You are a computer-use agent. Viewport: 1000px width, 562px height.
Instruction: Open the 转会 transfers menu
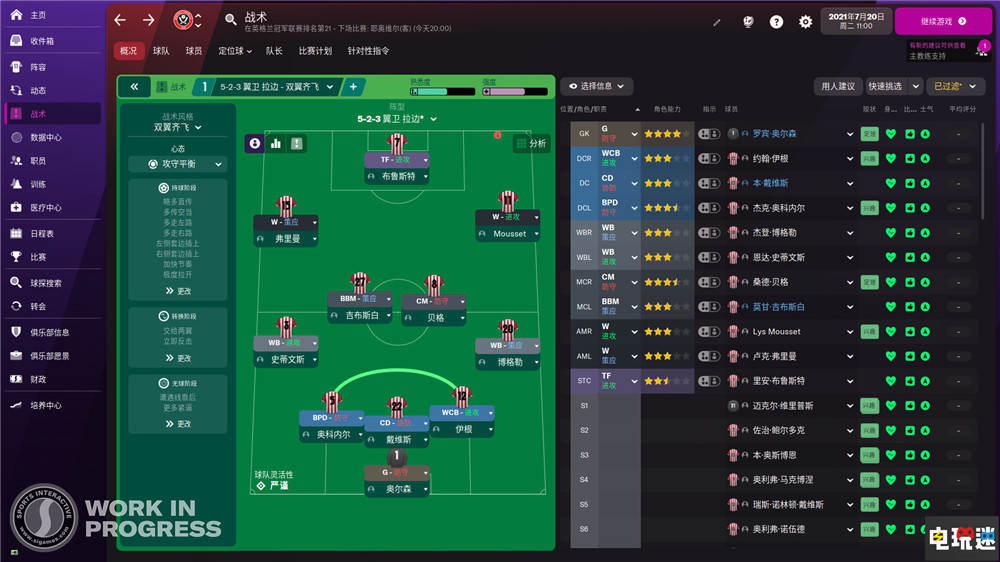(x=37, y=306)
